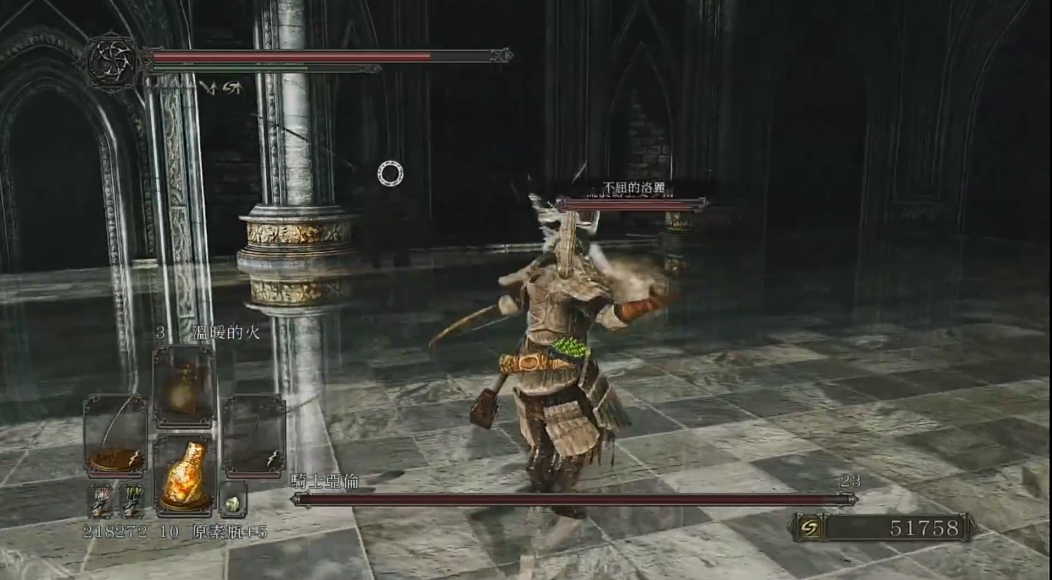Image resolution: width=1052 pixels, height=580 pixels.
Task: Click the covenant emblem beside the health bar
Action: click(112, 62)
